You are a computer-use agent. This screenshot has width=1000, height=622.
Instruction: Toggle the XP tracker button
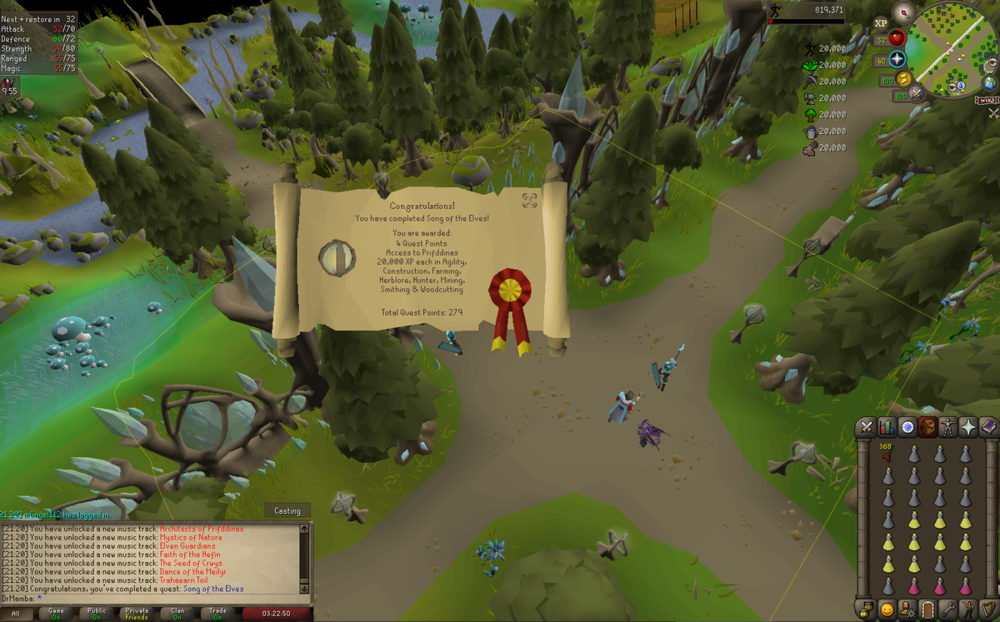coord(880,23)
